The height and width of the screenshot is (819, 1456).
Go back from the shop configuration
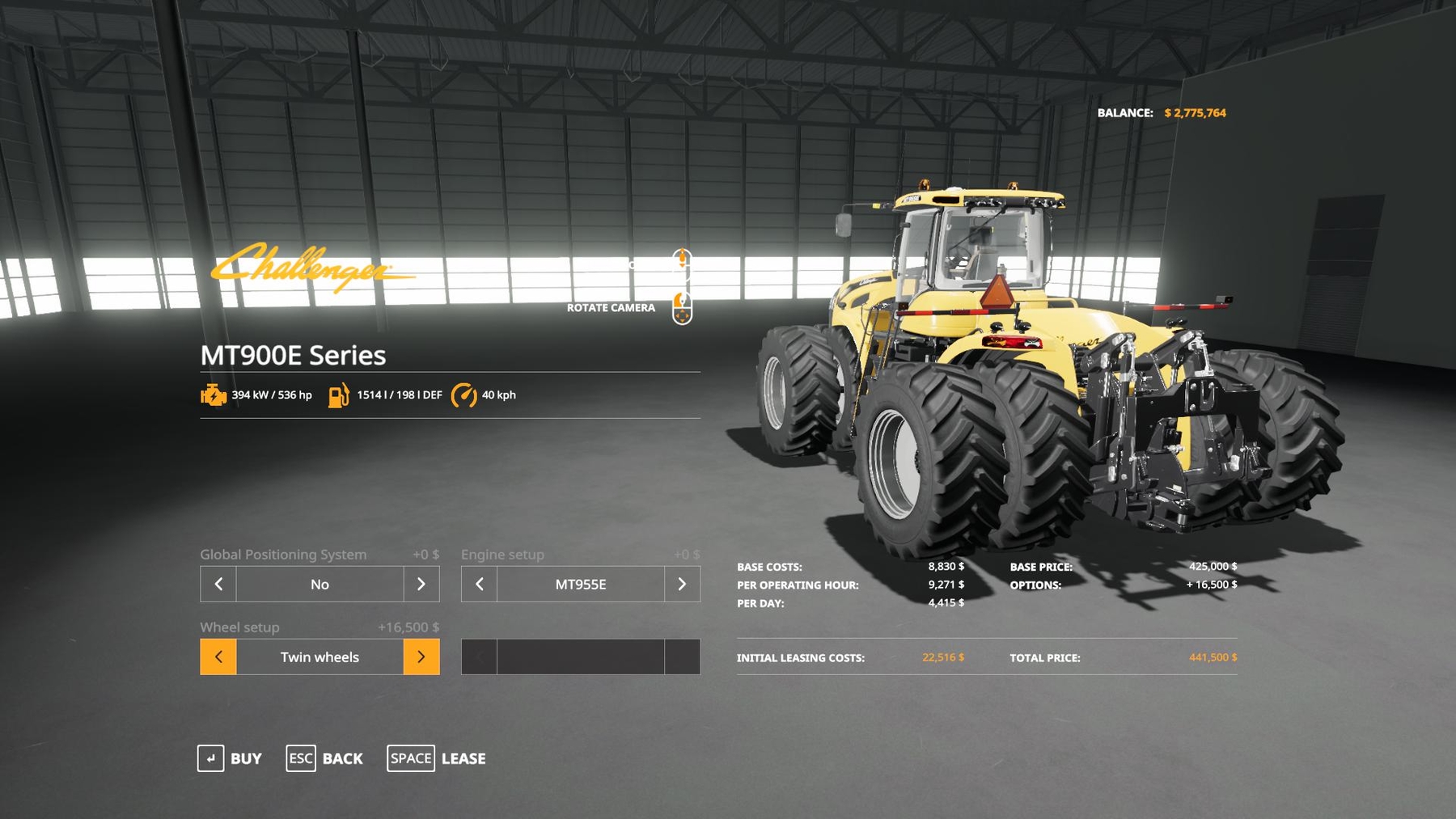coord(324,758)
